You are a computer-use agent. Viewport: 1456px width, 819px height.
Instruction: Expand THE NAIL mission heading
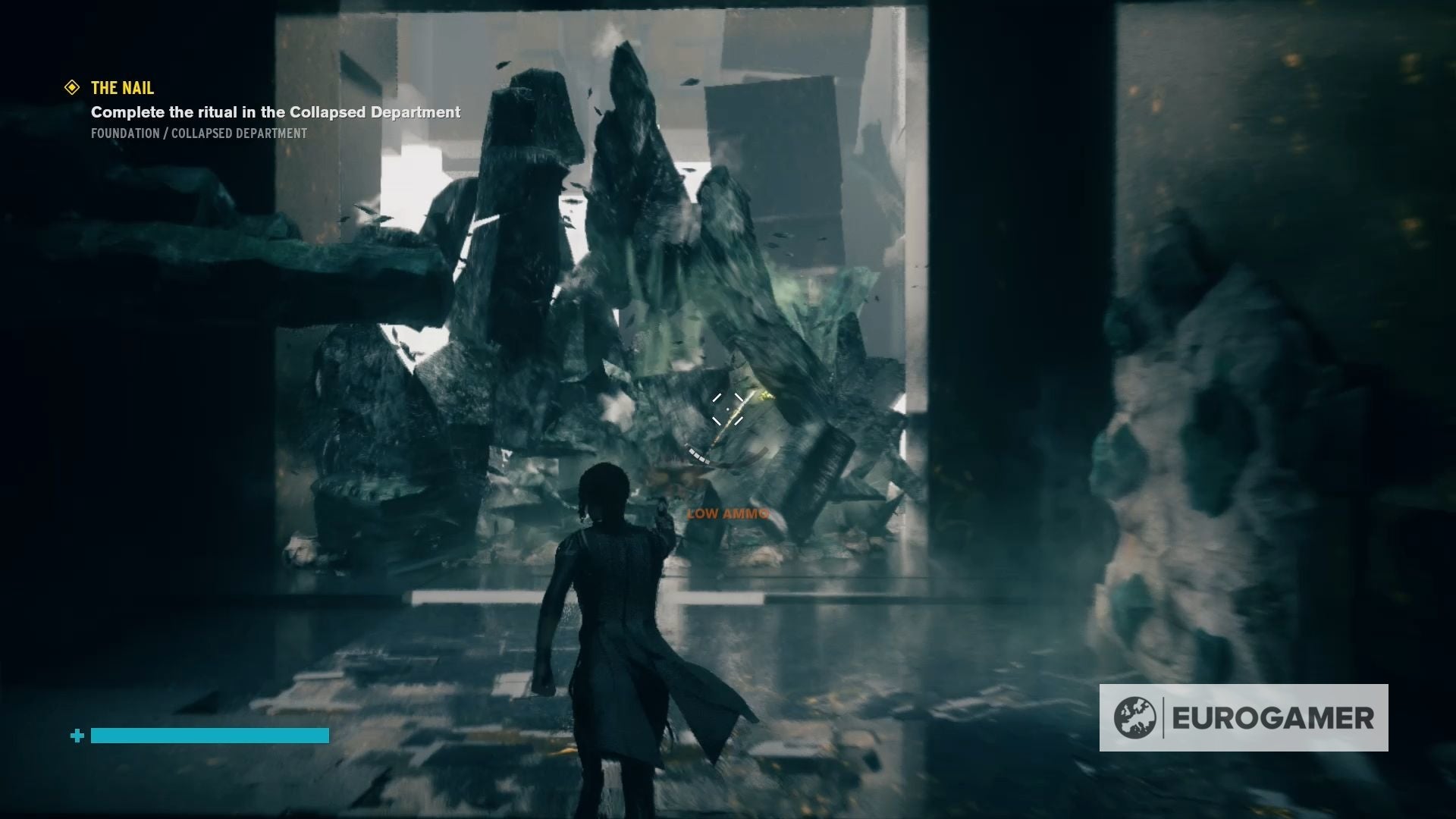[x=121, y=87]
